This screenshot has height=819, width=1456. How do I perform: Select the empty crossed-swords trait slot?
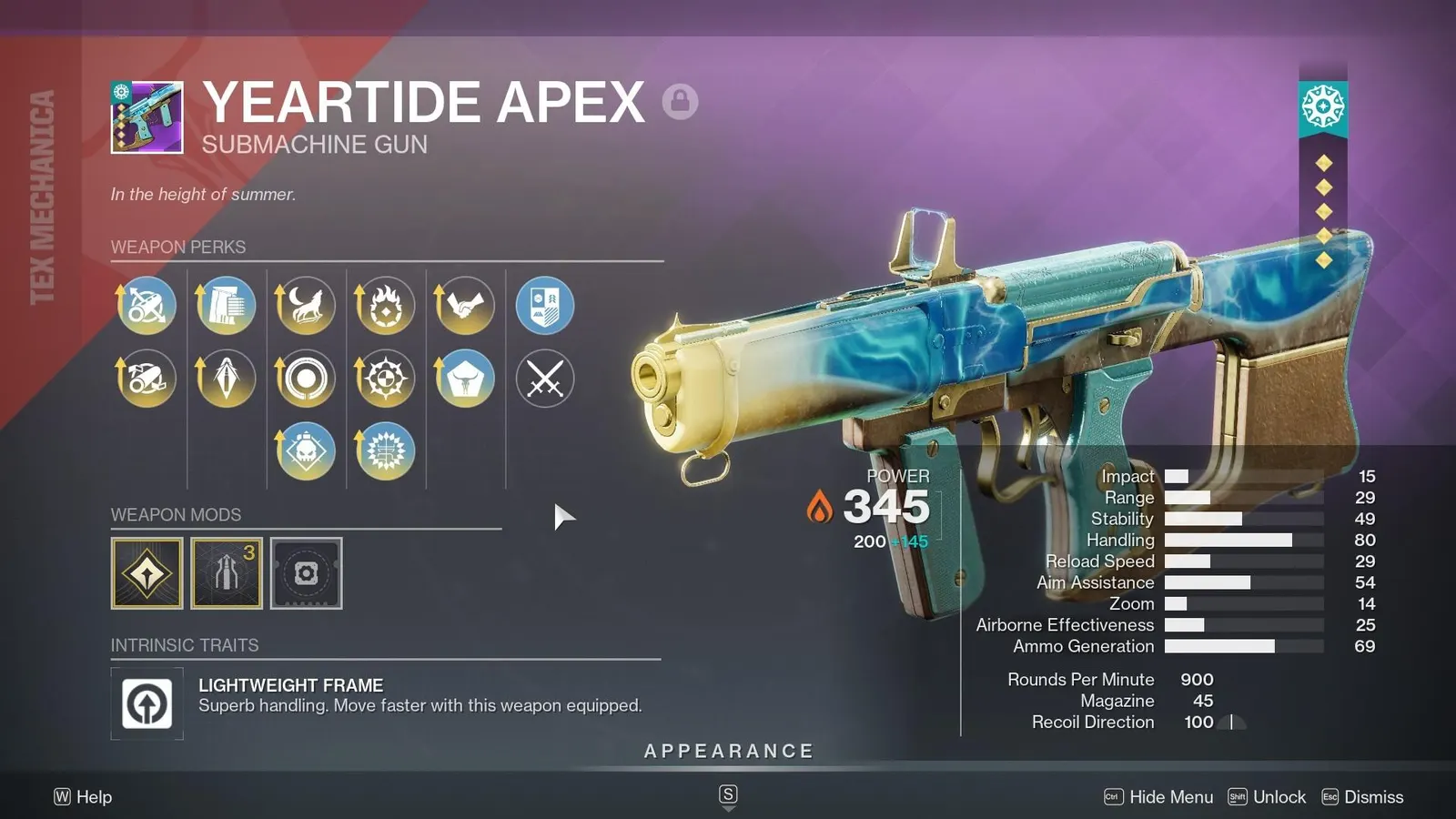click(545, 379)
